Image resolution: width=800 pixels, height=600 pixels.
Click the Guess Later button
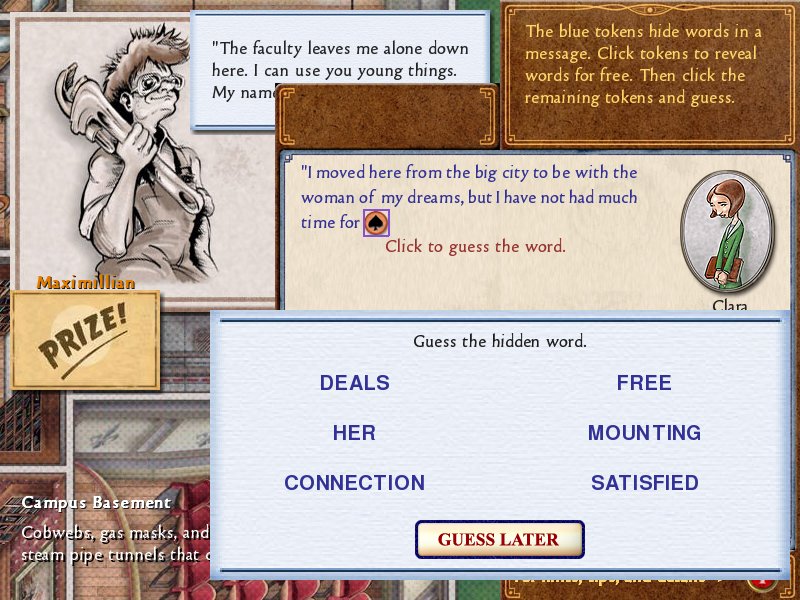coord(499,539)
